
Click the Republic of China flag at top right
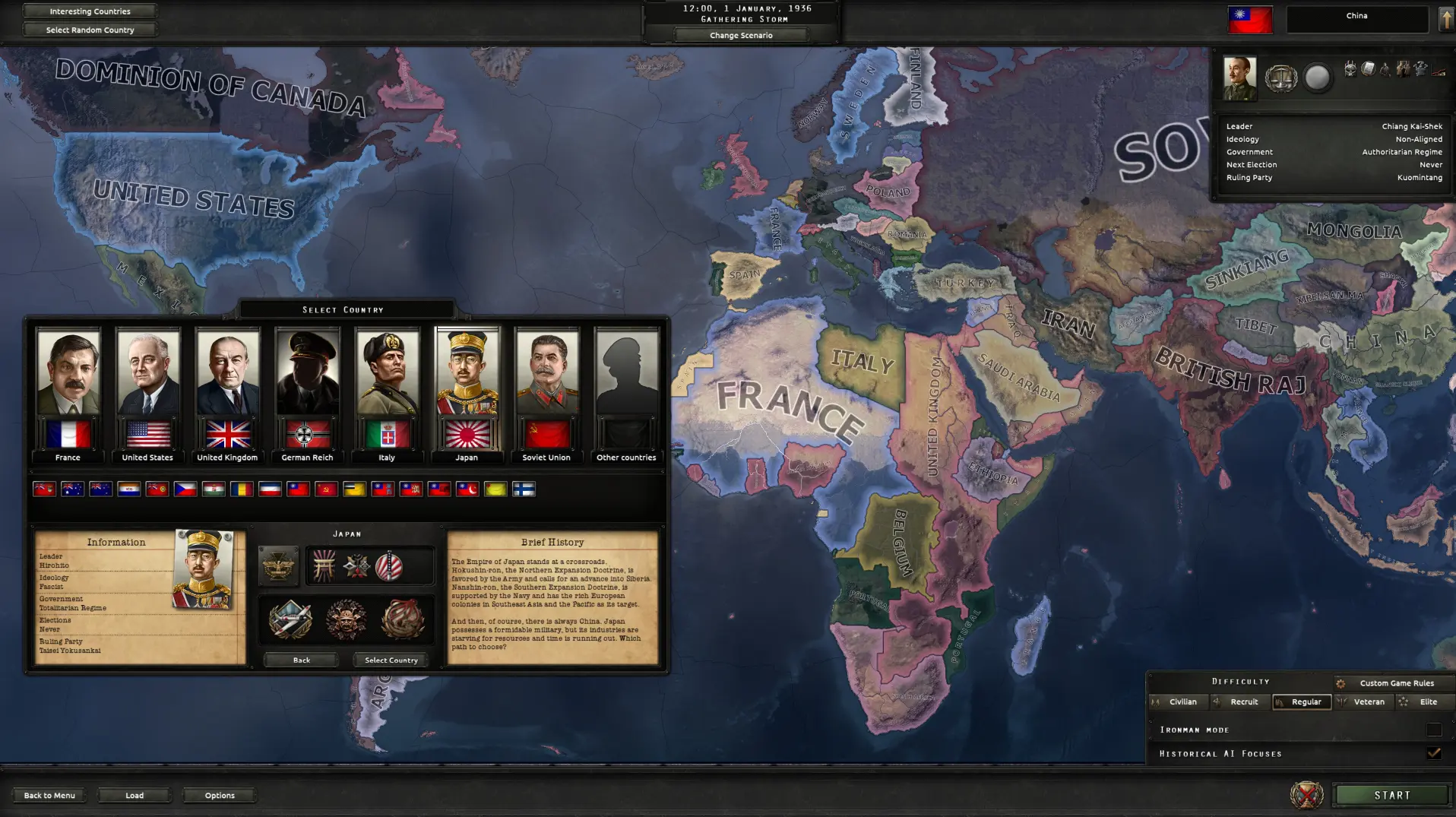(x=1250, y=19)
